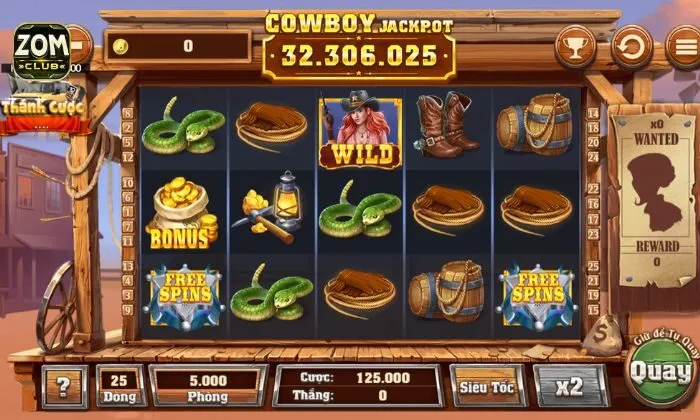Open the question mark help button
Image resolution: width=700 pixels, height=420 pixels.
click(x=64, y=387)
